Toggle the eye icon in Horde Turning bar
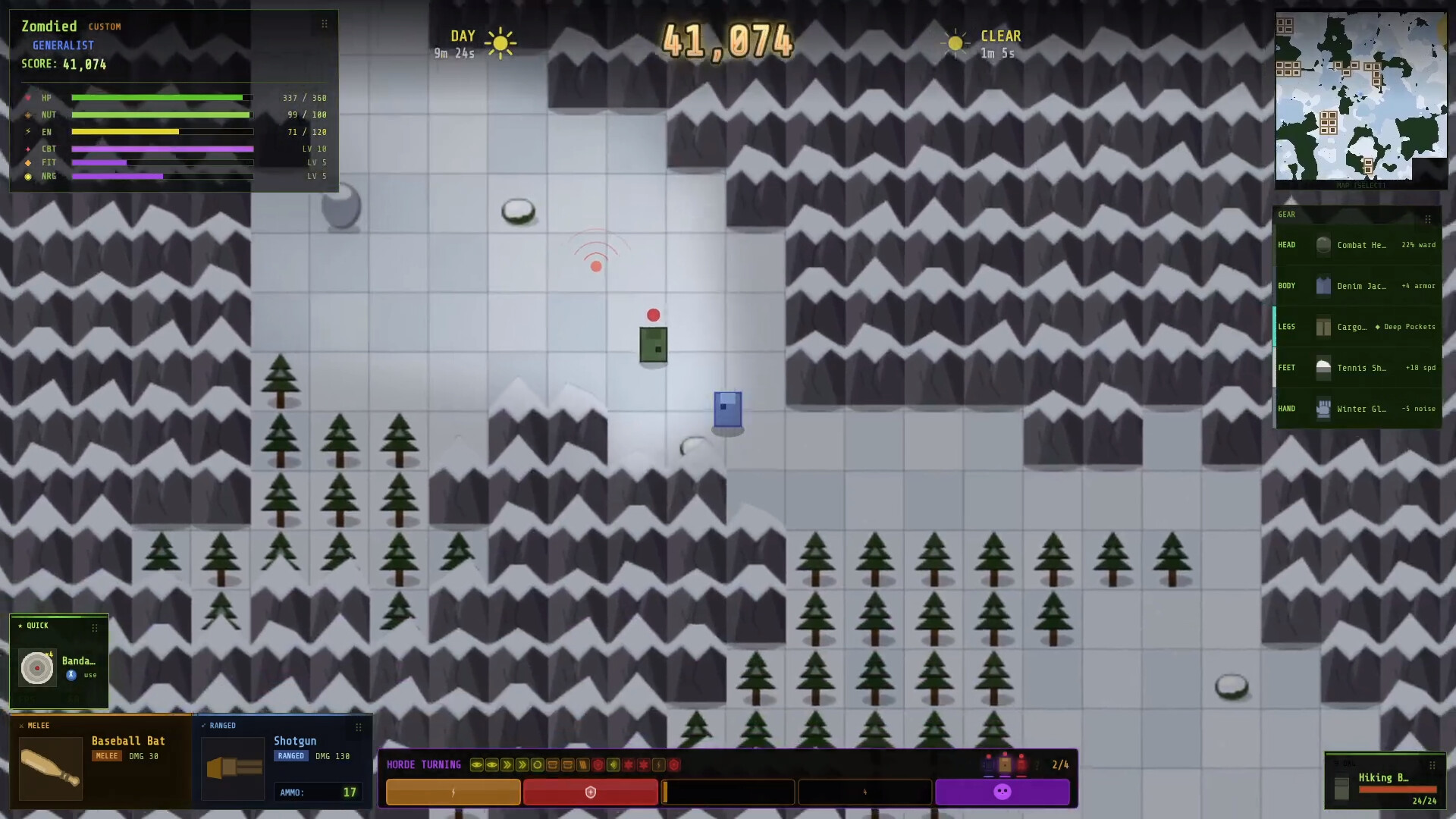The image size is (1456, 819). [477, 765]
